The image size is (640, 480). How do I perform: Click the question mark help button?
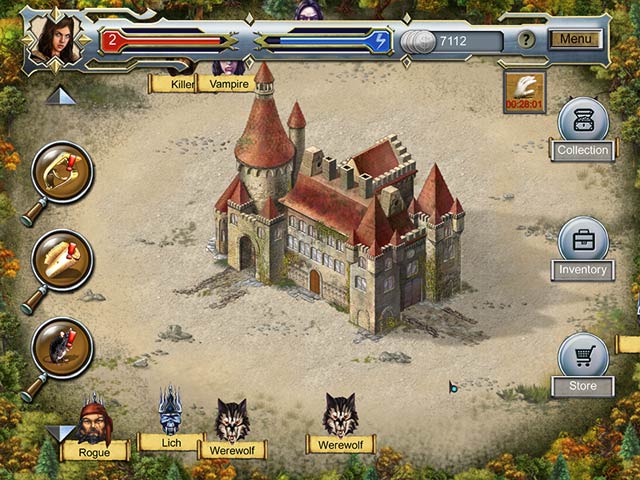click(527, 41)
